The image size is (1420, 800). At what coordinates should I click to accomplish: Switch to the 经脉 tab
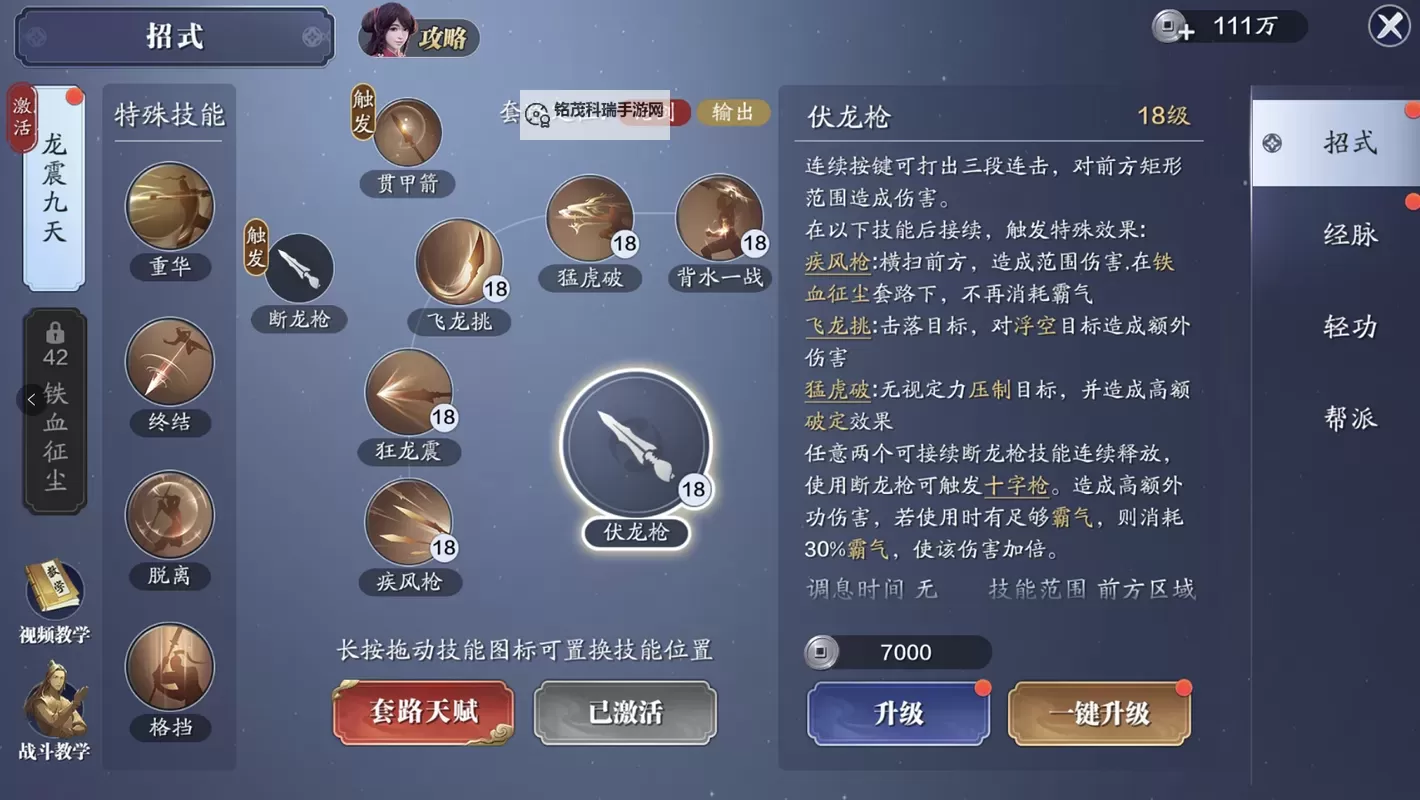coord(1352,234)
